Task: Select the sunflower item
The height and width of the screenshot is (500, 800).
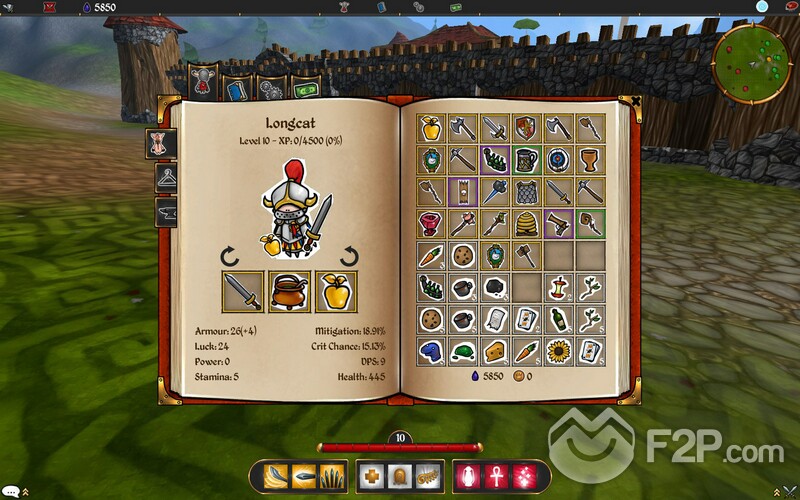Action: tap(557, 350)
